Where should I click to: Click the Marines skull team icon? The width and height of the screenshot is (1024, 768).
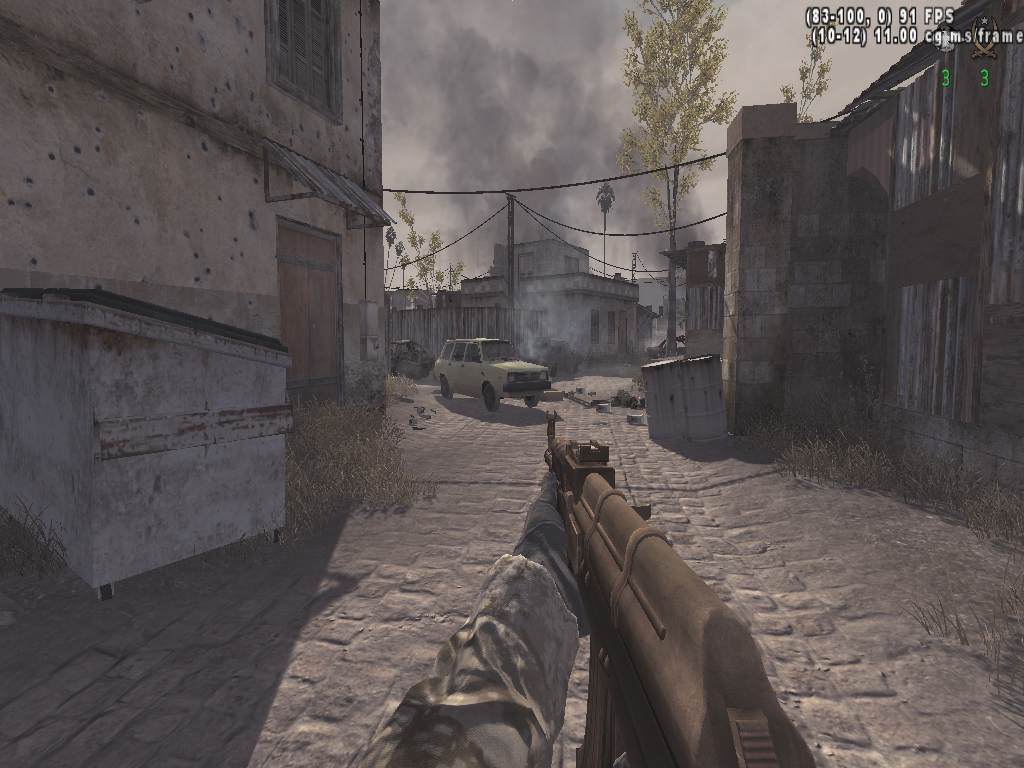pyautogui.click(x=945, y=38)
